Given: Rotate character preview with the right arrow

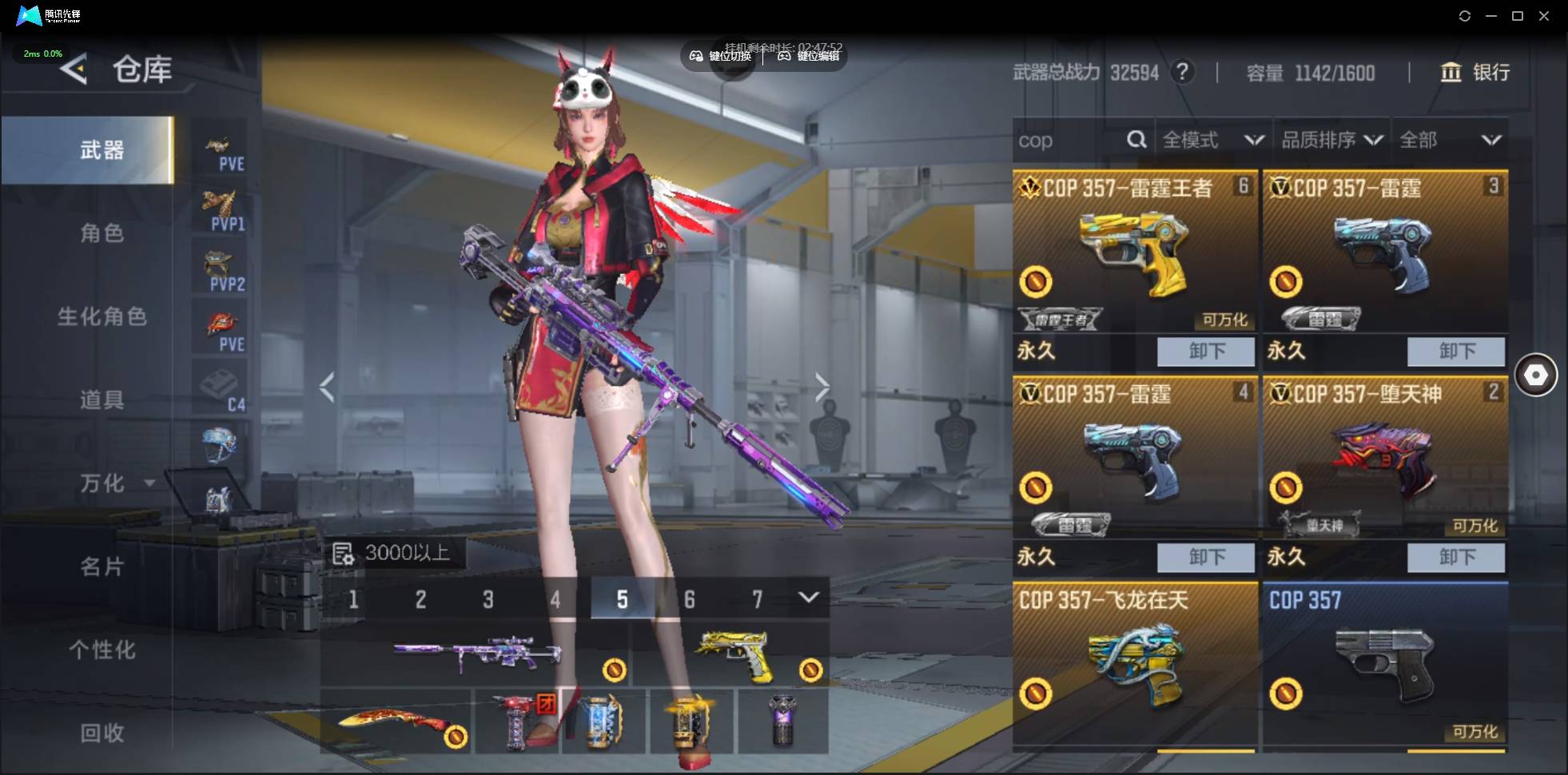Looking at the screenshot, I should coord(822,387).
